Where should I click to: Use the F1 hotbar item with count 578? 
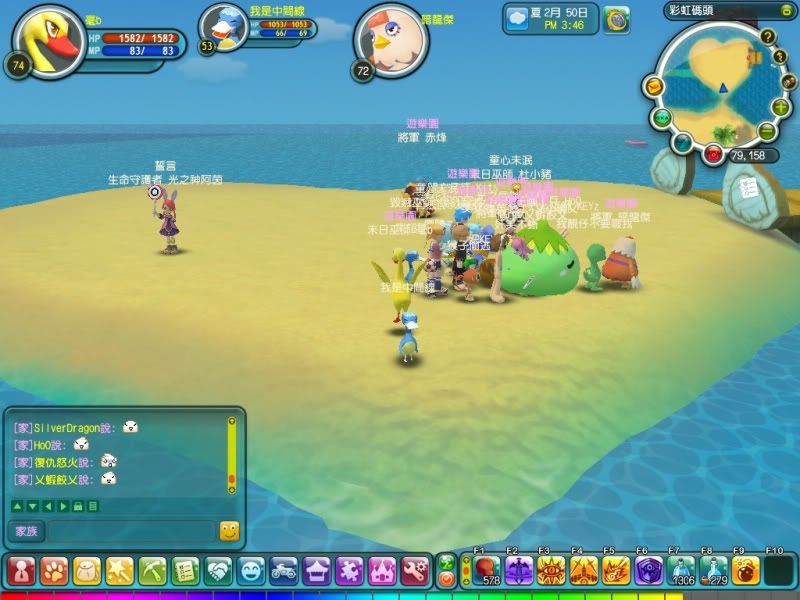[x=486, y=571]
